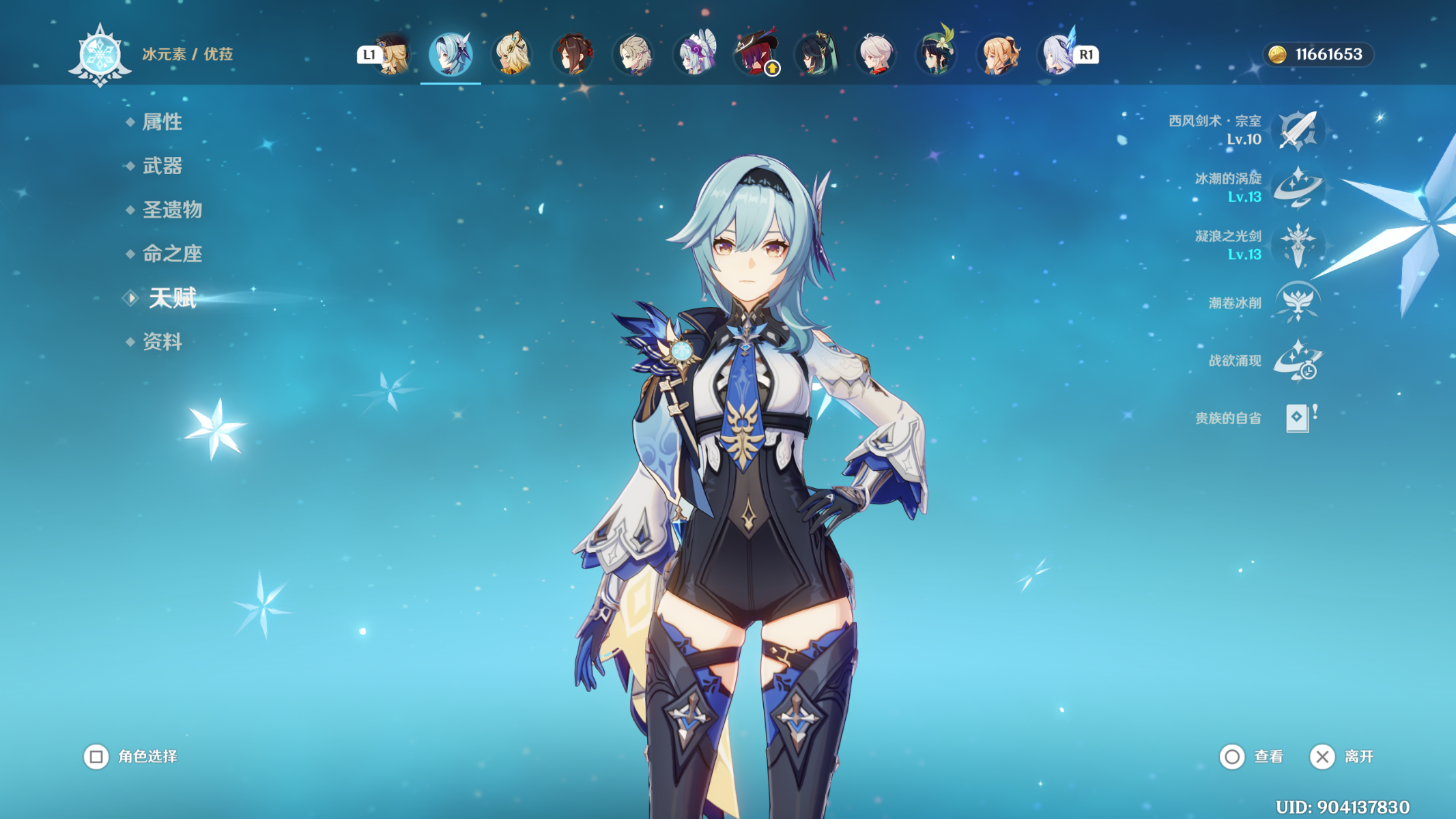Choose Jean's blonde ponytail portrait

tap(997, 55)
